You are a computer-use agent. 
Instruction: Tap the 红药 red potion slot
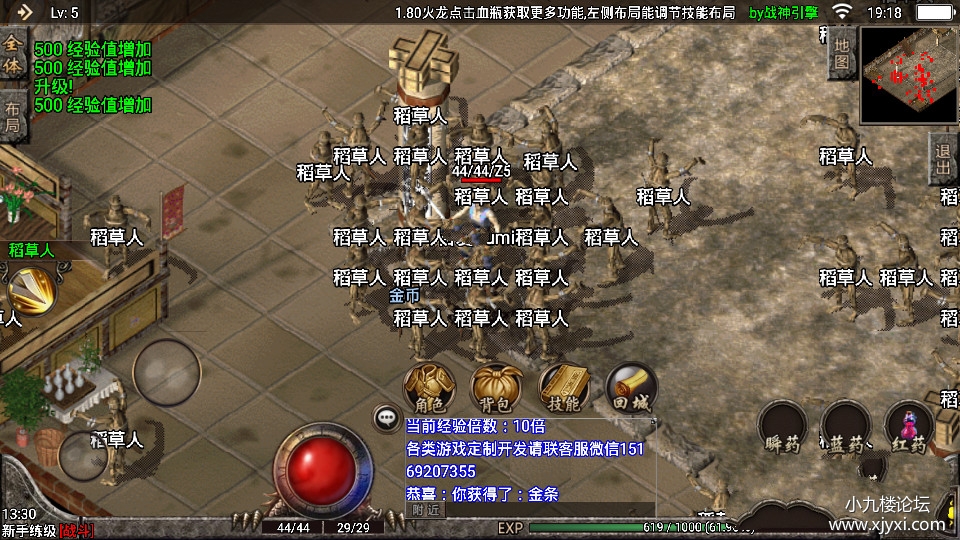[910, 427]
